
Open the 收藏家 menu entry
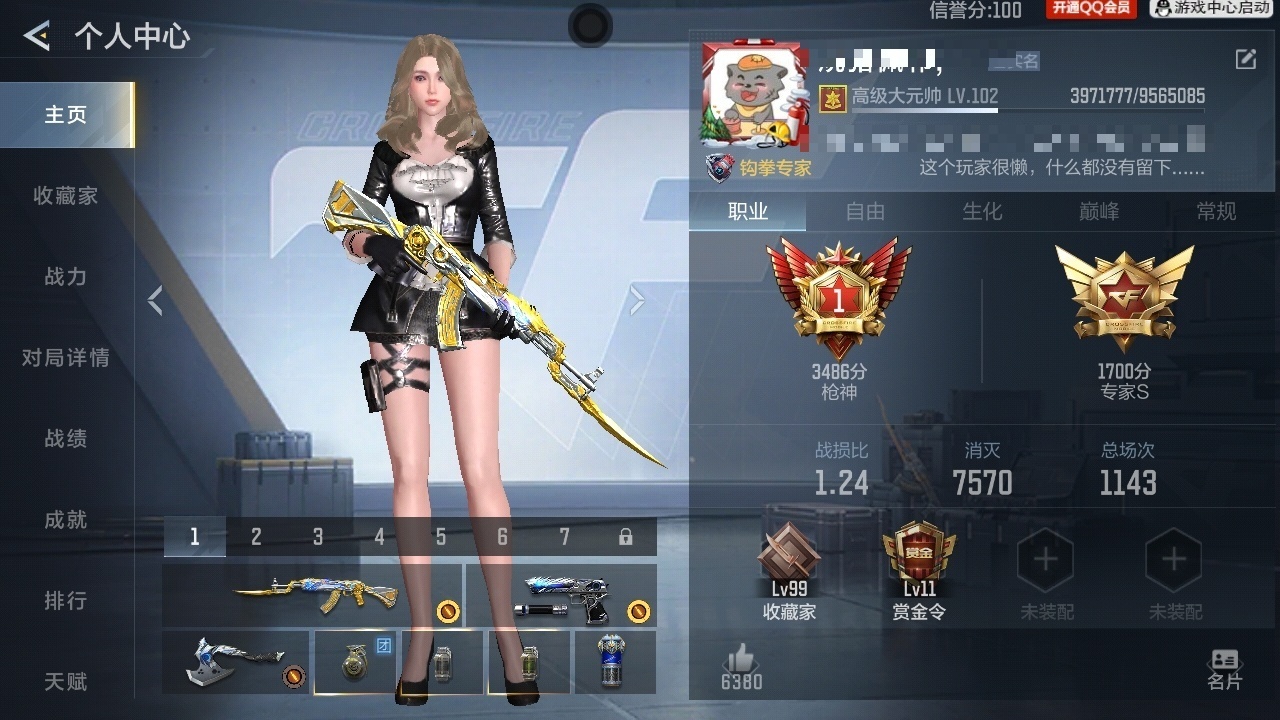(66, 196)
